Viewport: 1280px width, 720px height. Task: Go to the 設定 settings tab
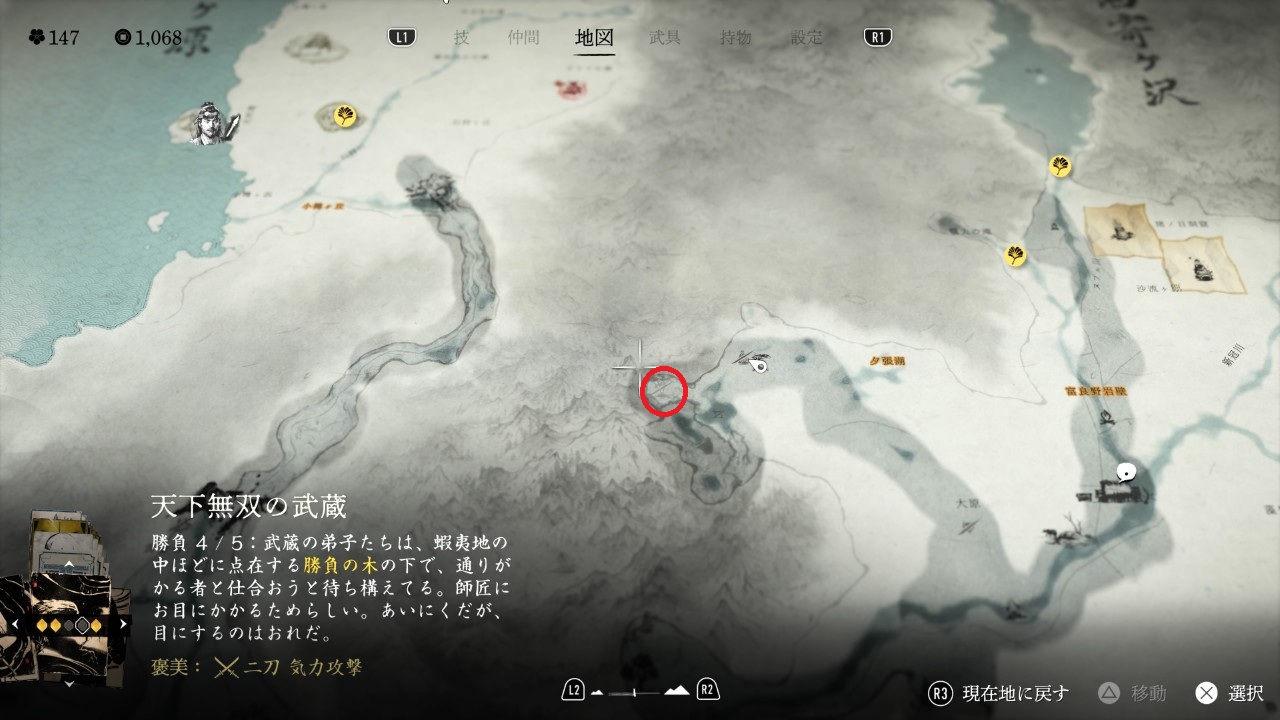[x=807, y=38]
